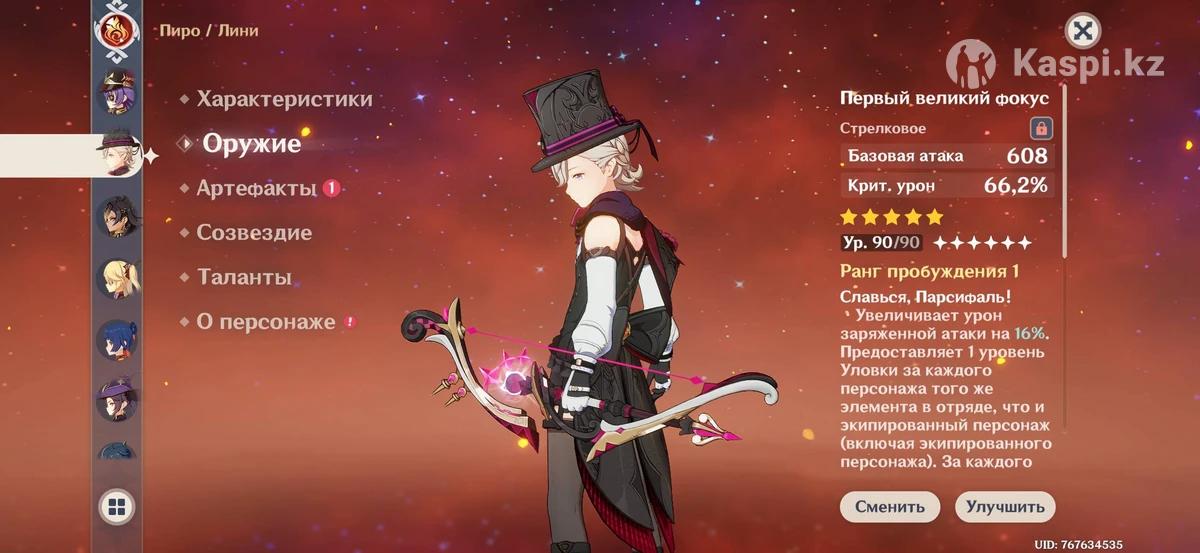Image resolution: width=1200 pixels, height=553 pixels.
Task: Pick the brown-haired character with purple hat
Action: [x=116, y=401]
